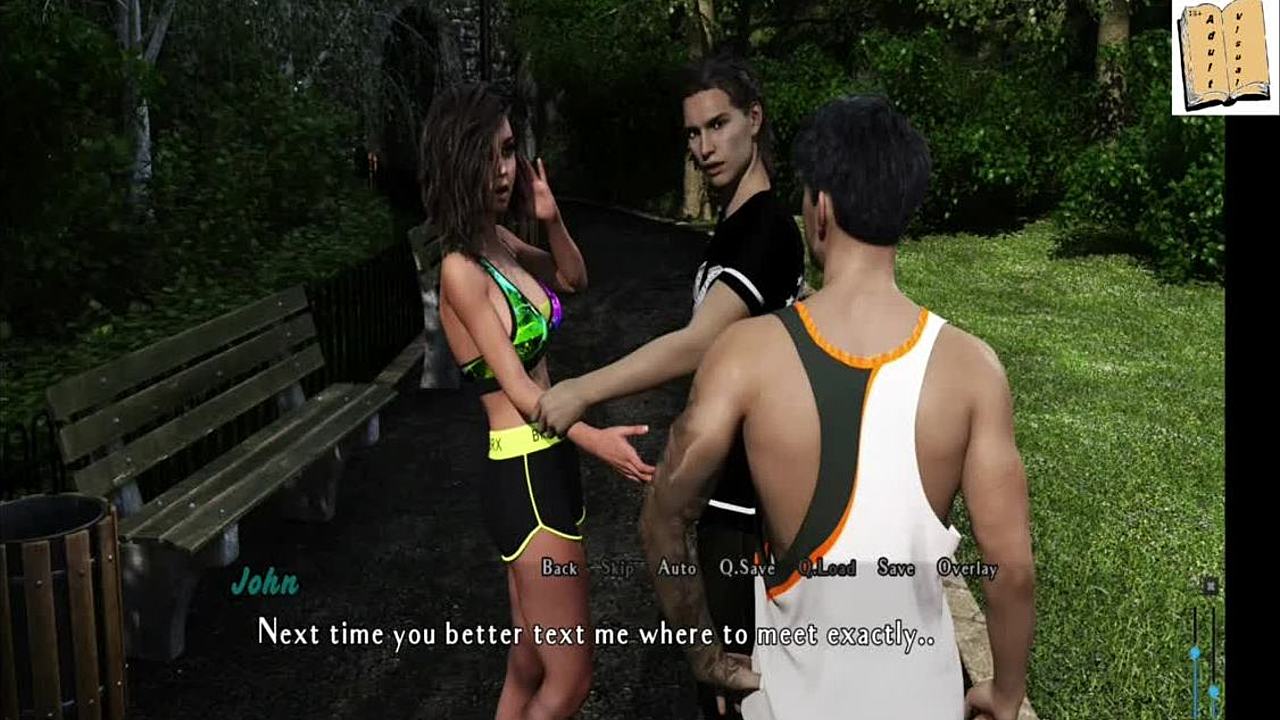Open the Save screen
Viewport: 1280px width, 720px height.
pos(896,568)
